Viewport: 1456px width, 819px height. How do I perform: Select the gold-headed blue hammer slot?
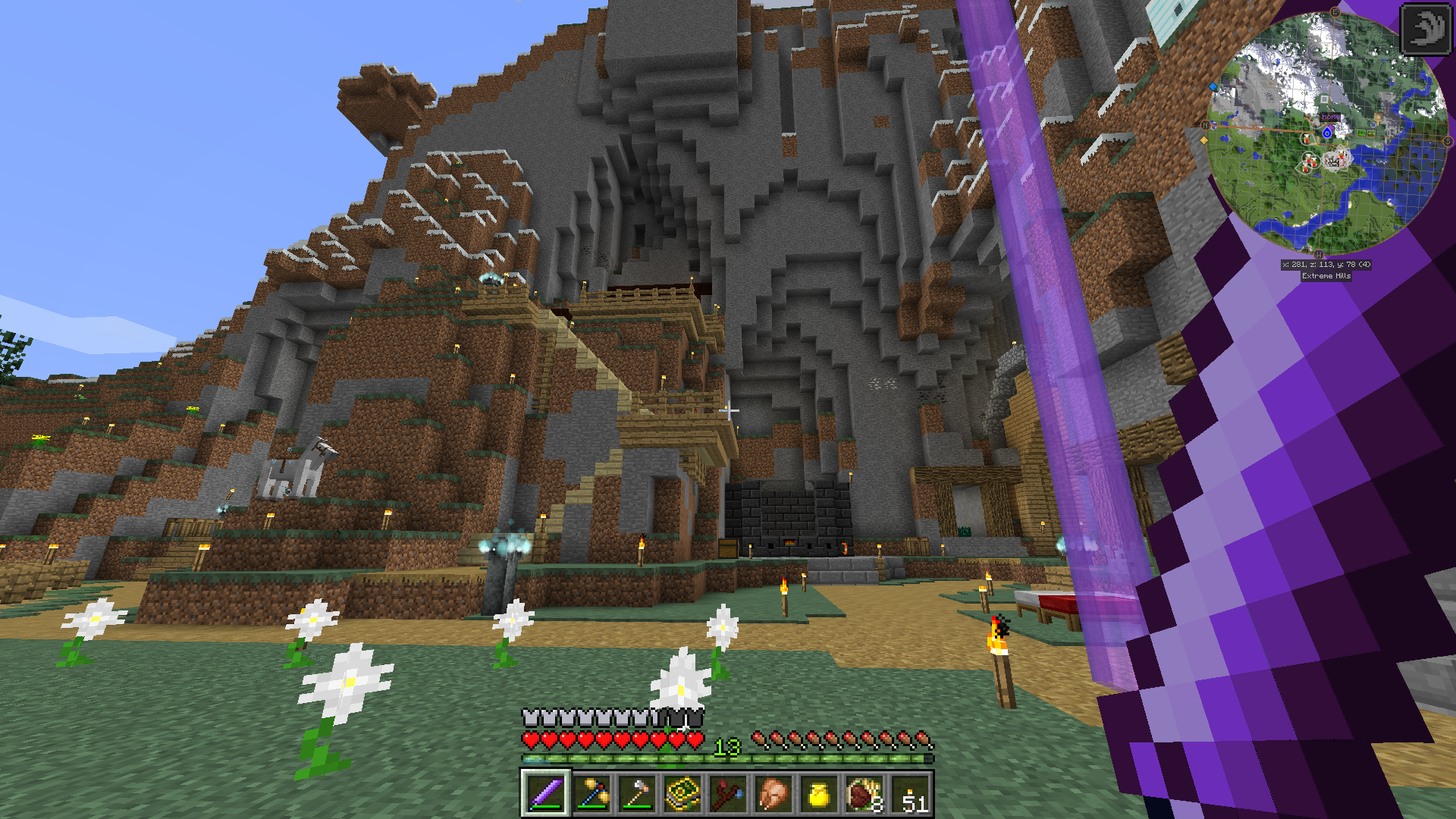pyautogui.click(x=591, y=794)
